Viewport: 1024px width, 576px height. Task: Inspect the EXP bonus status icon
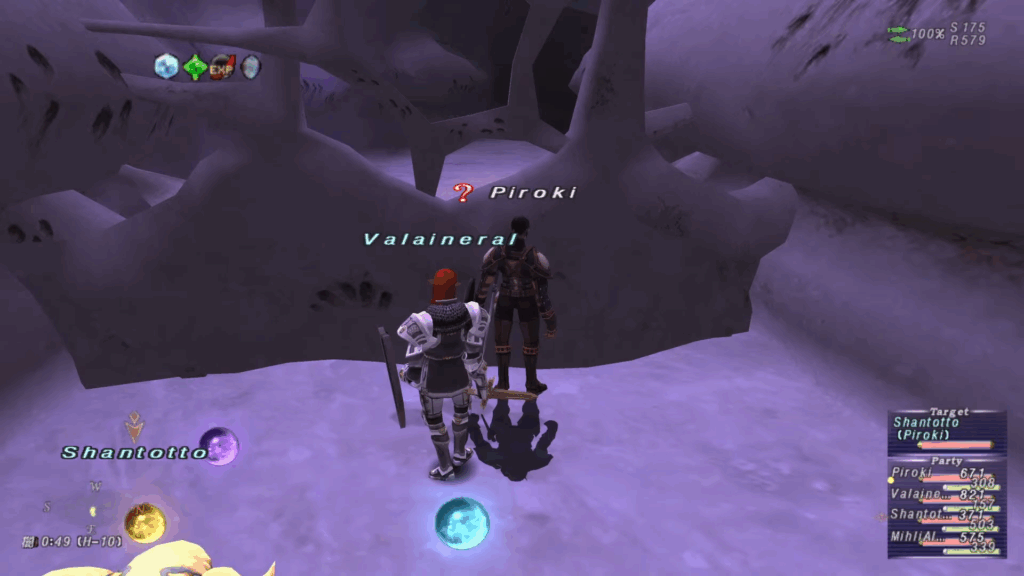coord(222,67)
